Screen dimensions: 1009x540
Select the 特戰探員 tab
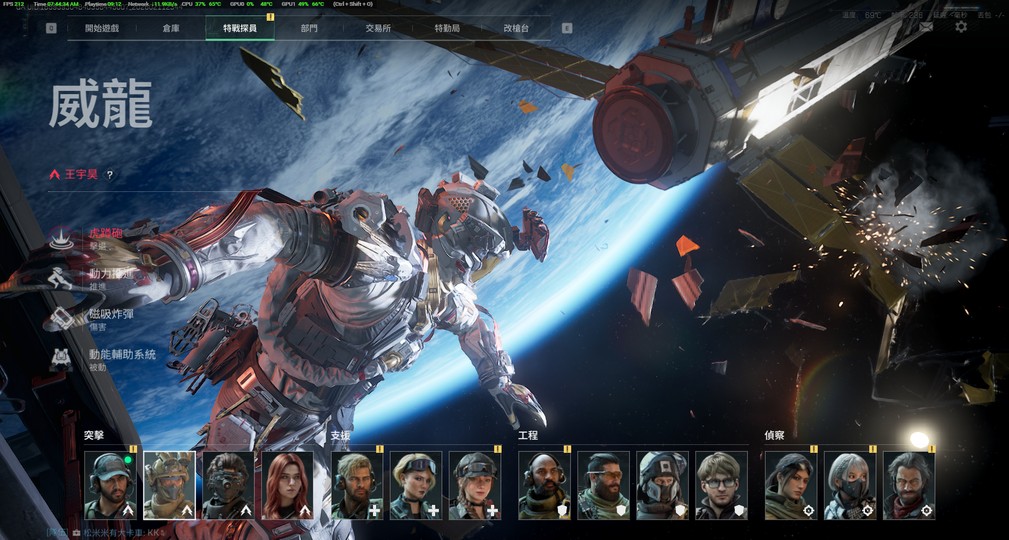pos(240,28)
